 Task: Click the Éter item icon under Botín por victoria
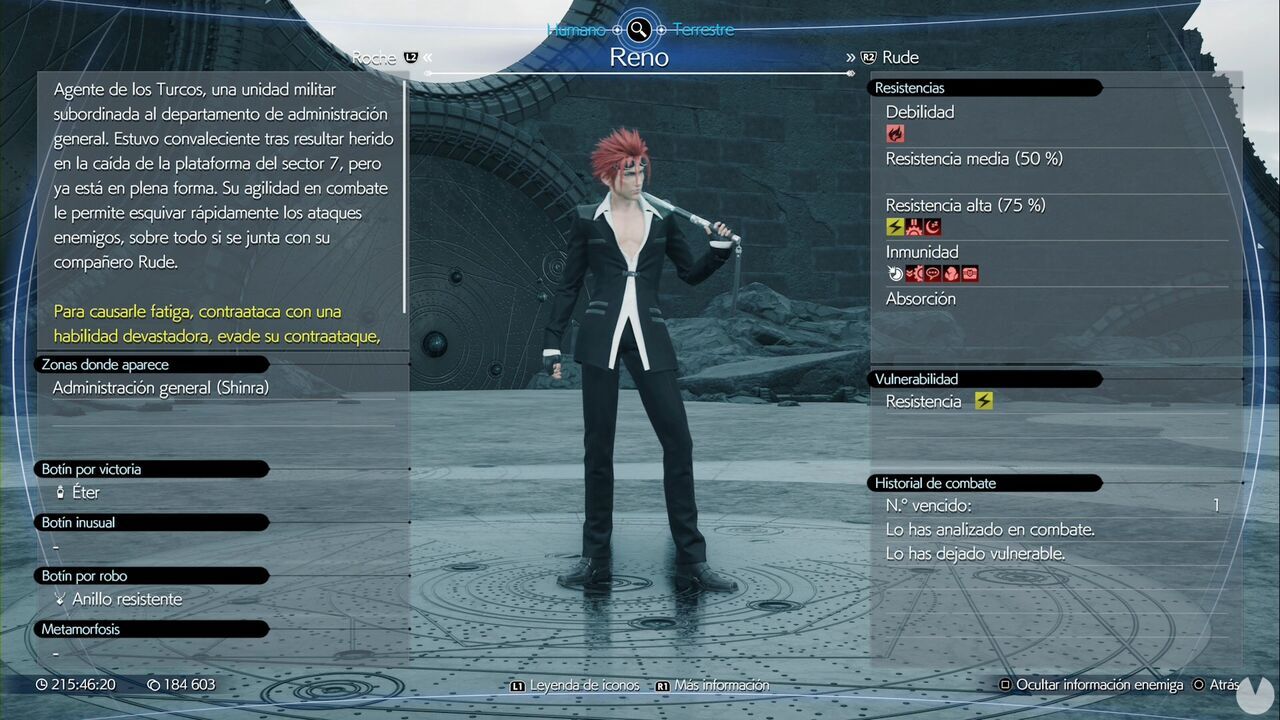[62, 492]
